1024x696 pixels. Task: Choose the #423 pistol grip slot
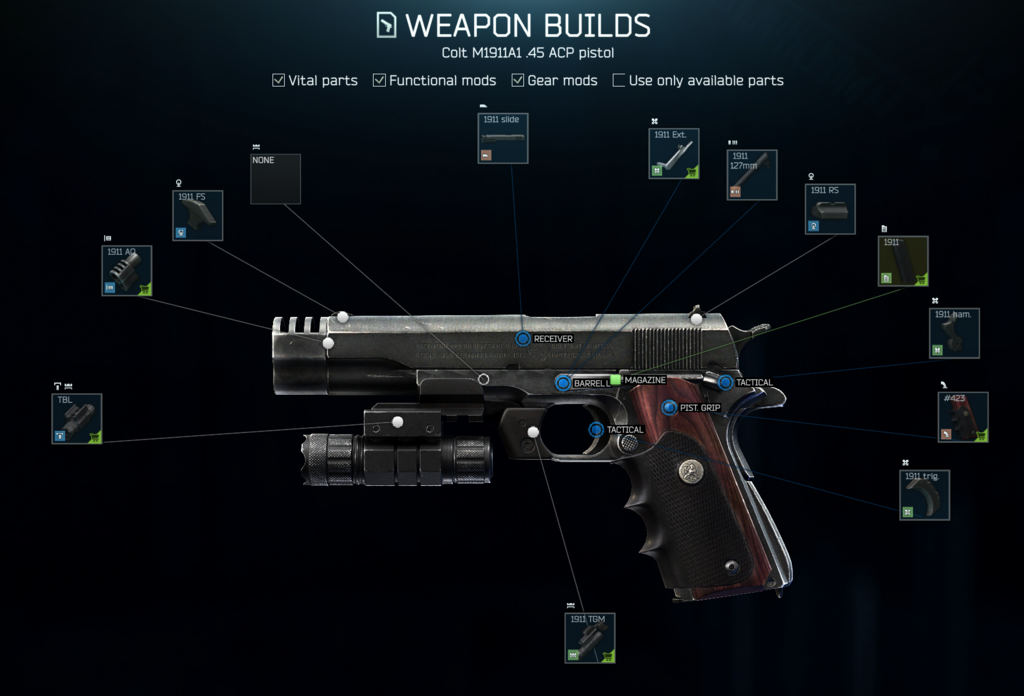(964, 417)
